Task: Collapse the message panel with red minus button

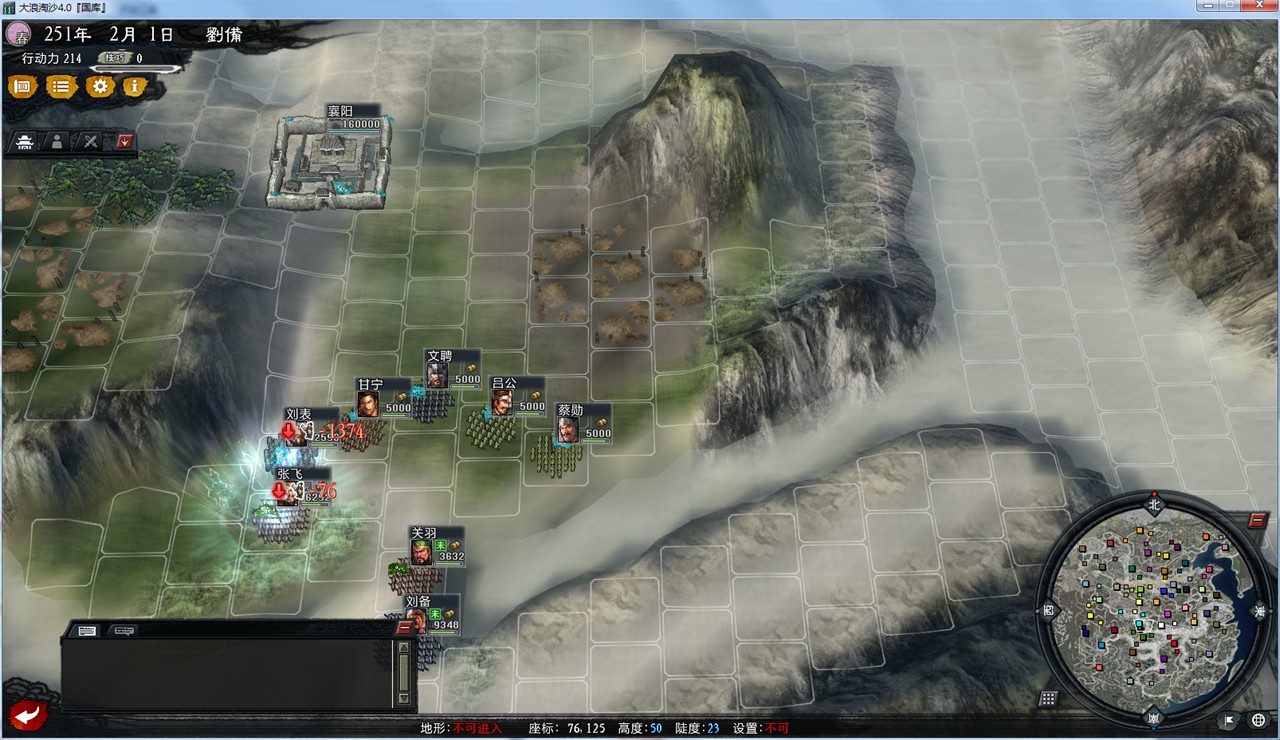Action: point(403,627)
